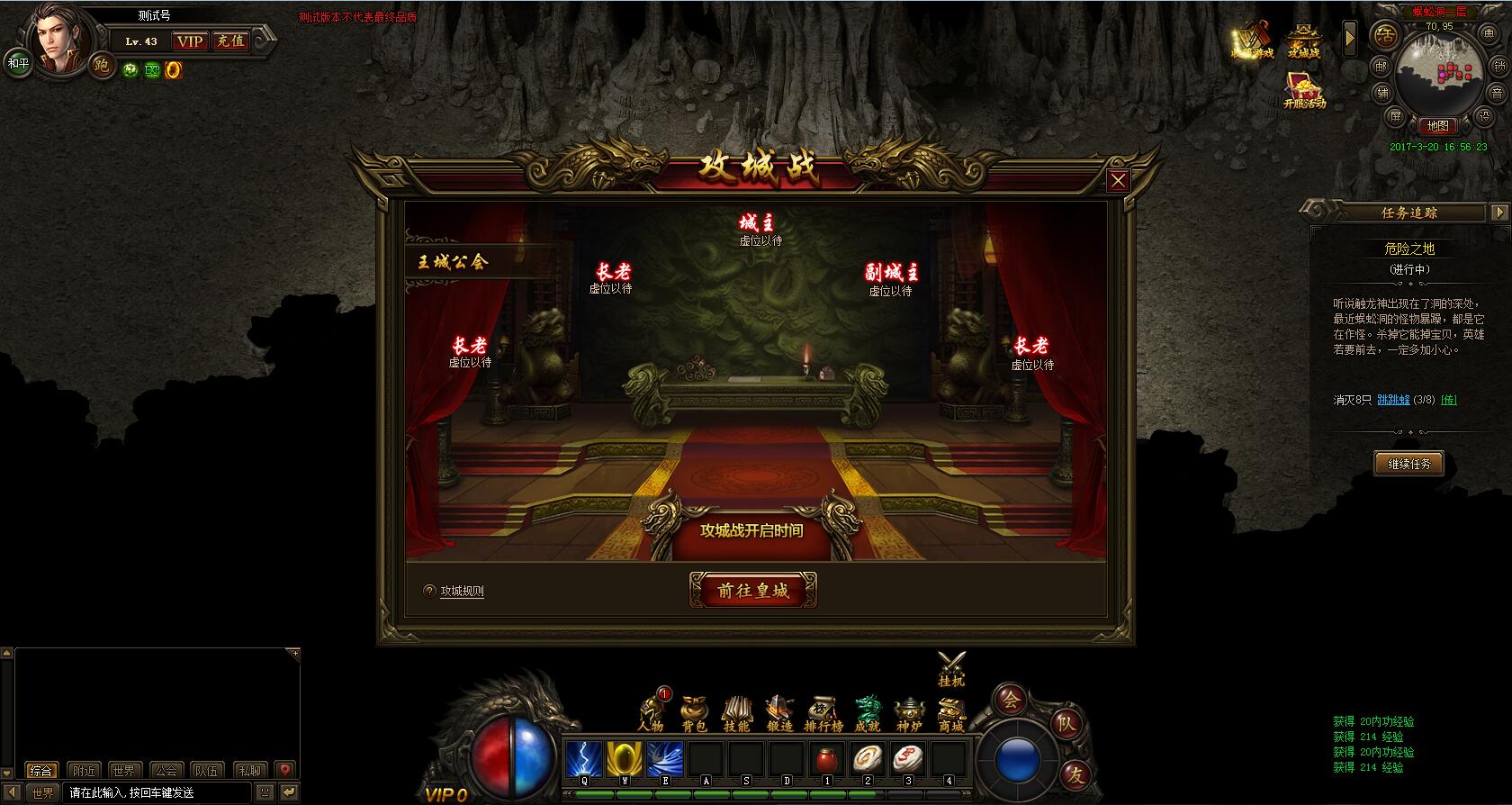
Task: Open the 排行榜 ranking board
Action: pos(823,713)
